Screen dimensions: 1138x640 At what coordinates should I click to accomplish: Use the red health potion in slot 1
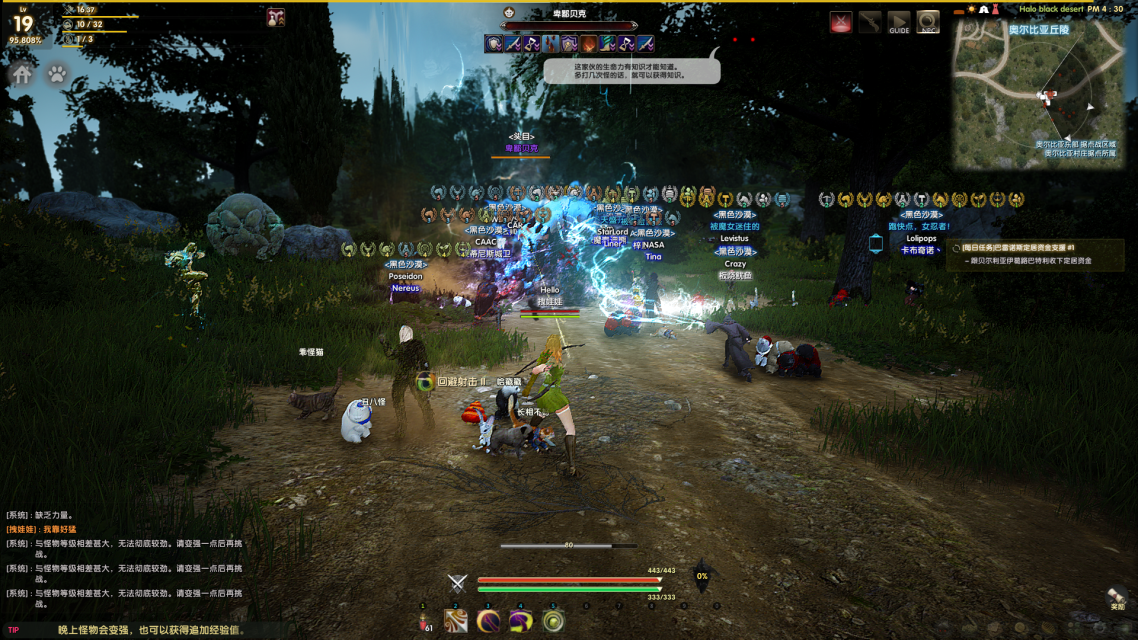(424, 622)
